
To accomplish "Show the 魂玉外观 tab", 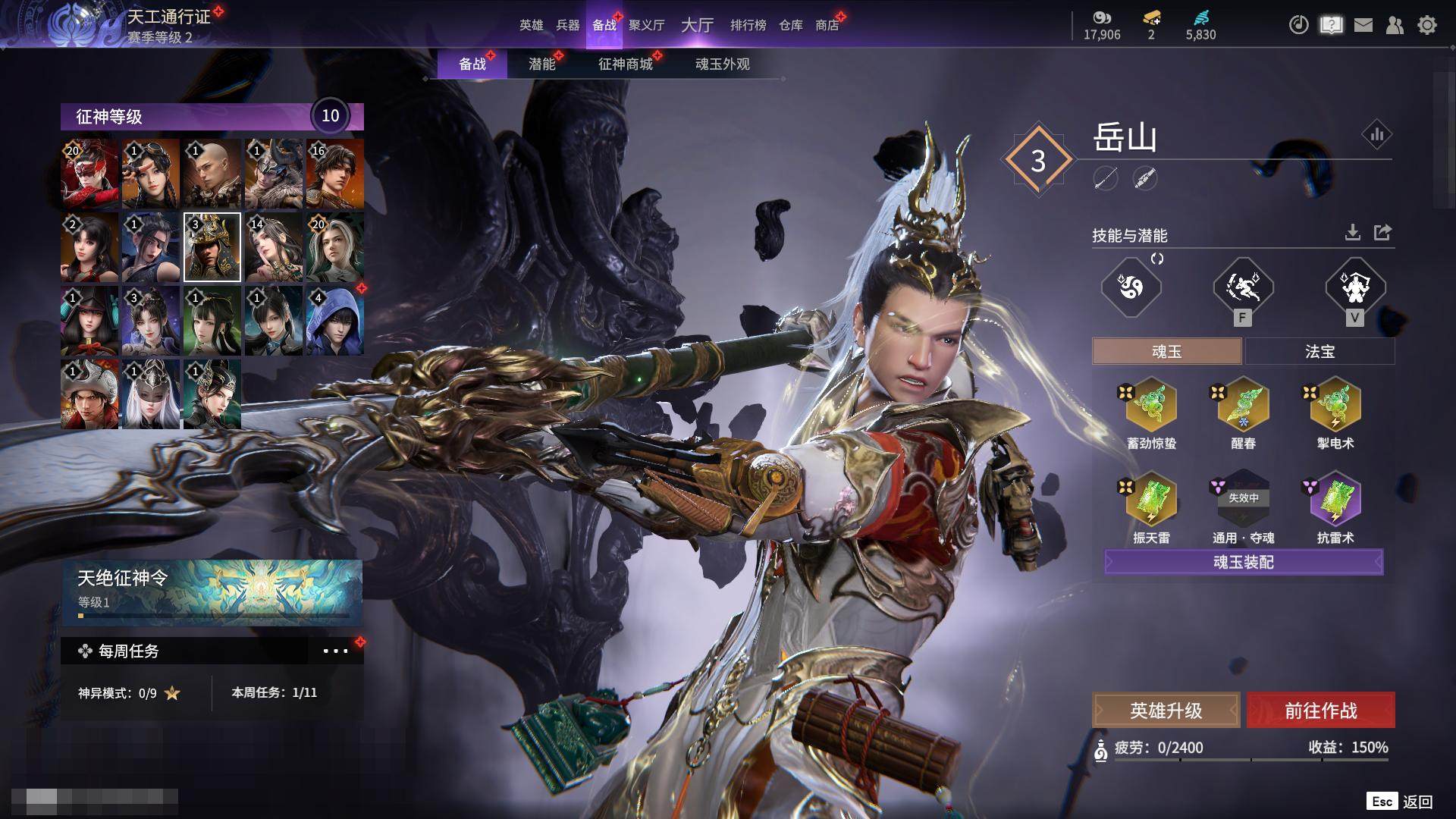I will click(x=722, y=64).
